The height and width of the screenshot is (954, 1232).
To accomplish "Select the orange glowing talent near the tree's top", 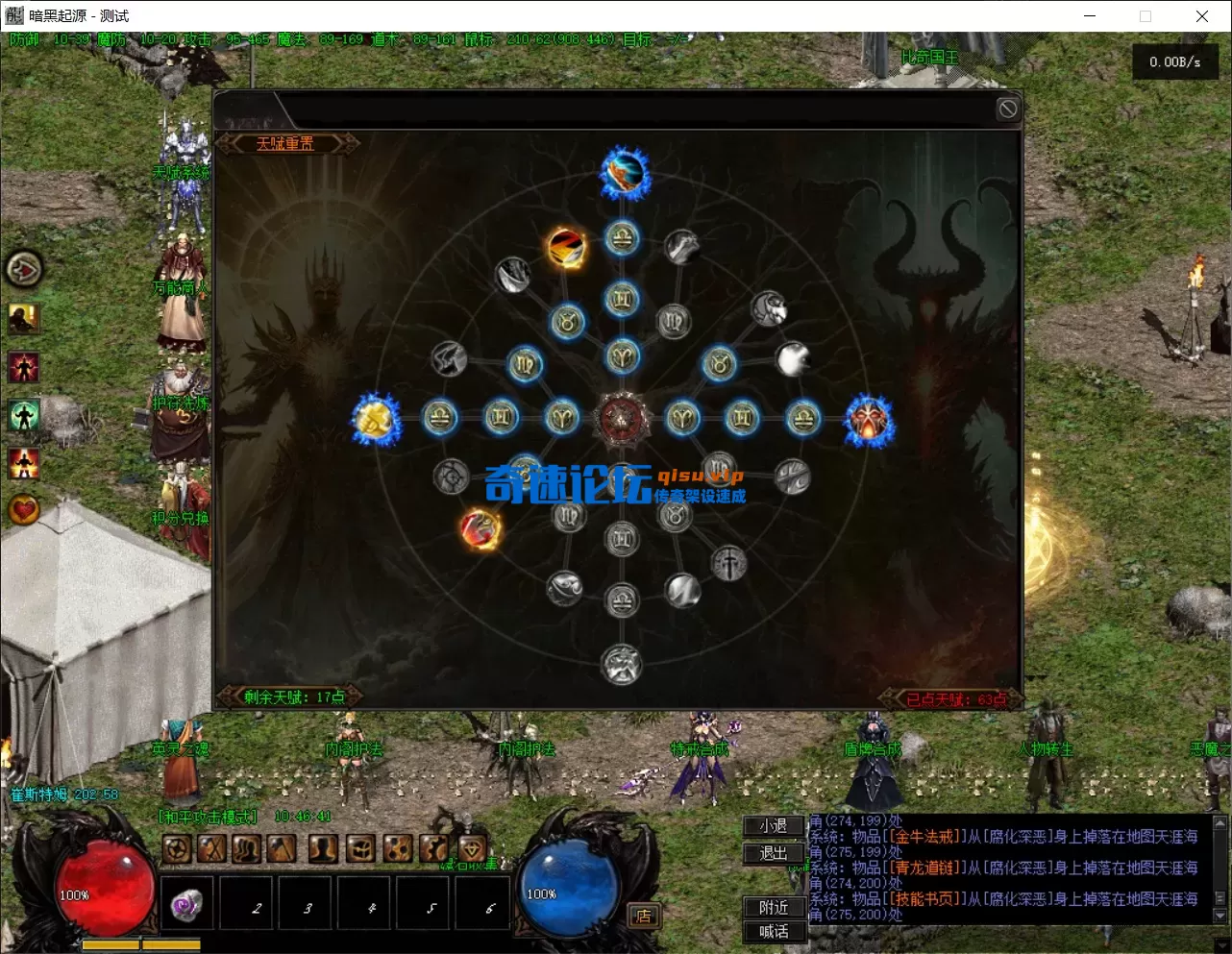I will [x=567, y=248].
